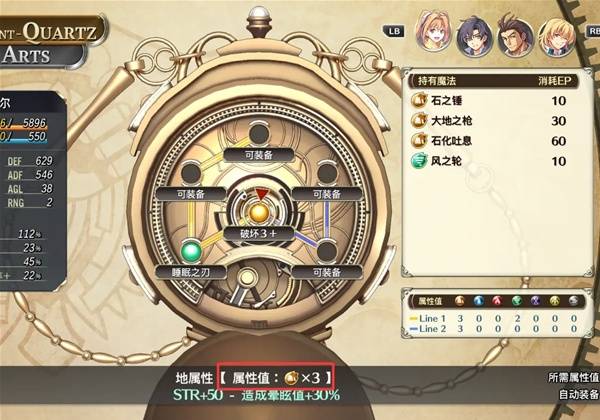Choose the green 睡眠之刃 quartz slot

pos(191,250)
